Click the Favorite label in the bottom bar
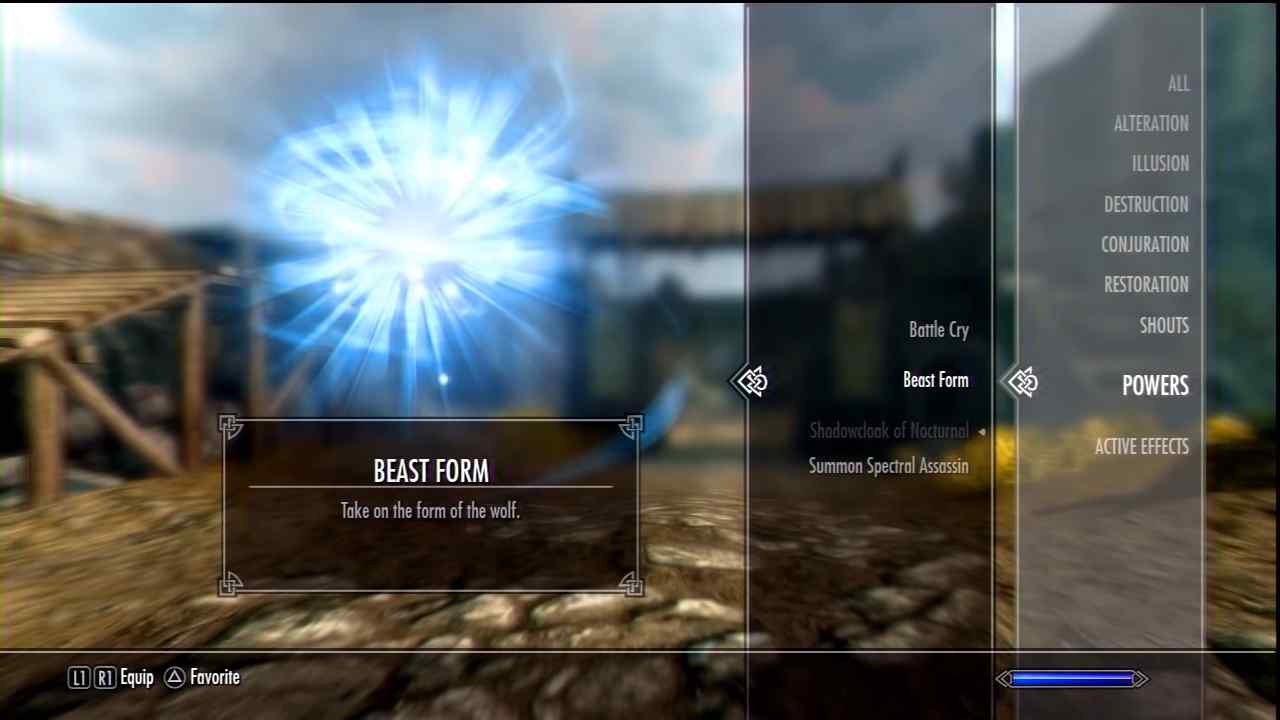The image size is (1280, 720). tap(214, 677)
